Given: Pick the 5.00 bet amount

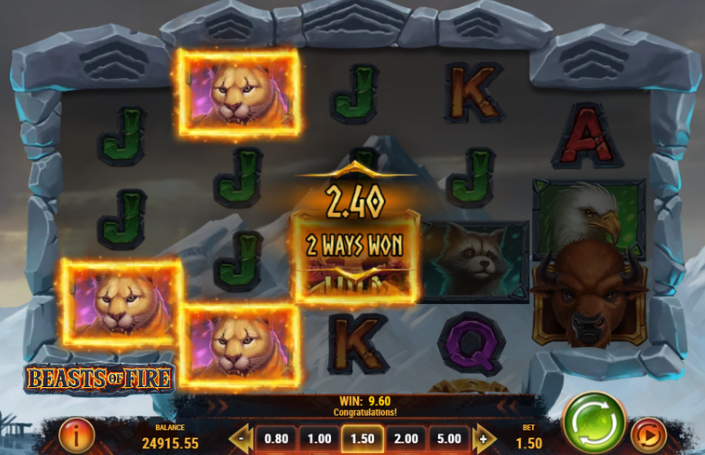Looking at the screenshot, I should (449, 438).
